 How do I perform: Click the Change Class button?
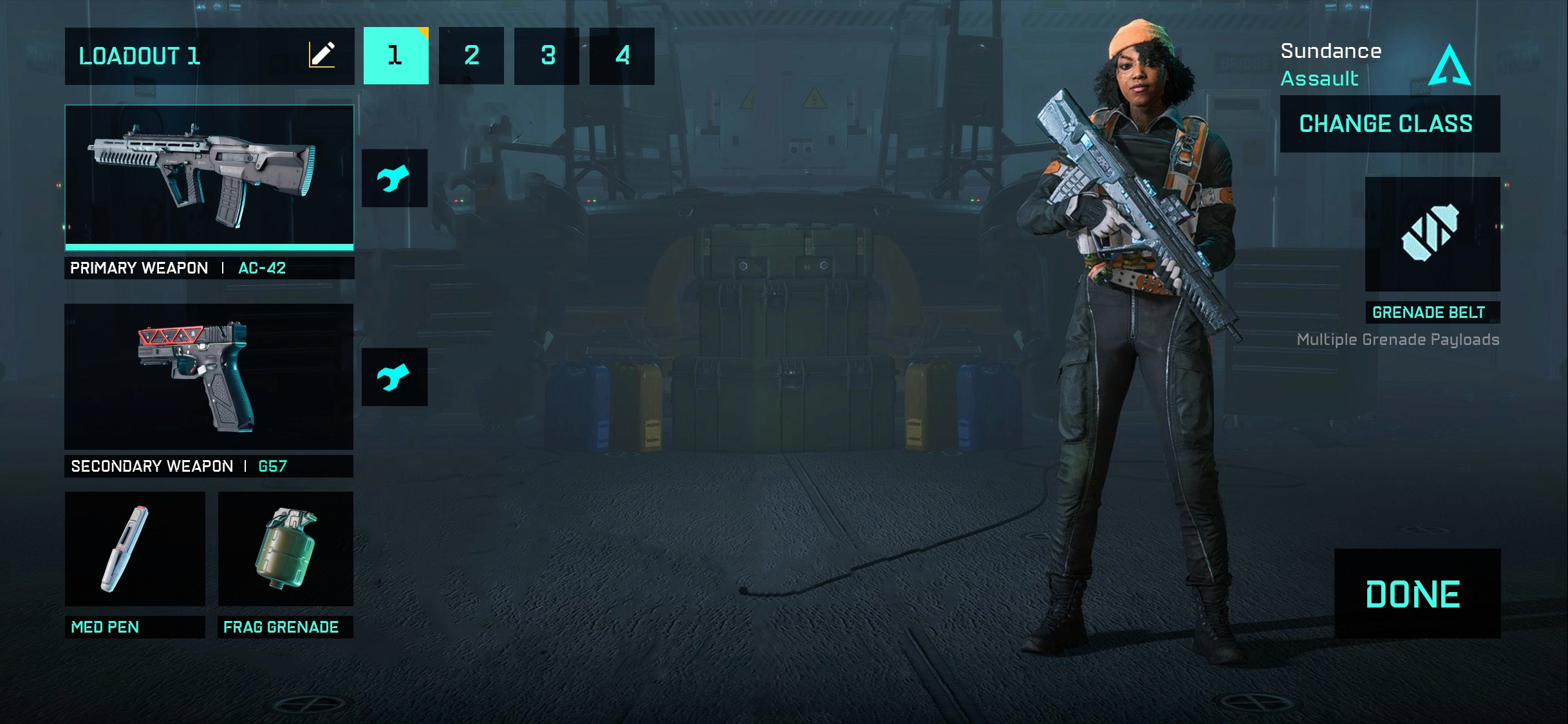pyautogui.click(x=1390, y=124)
